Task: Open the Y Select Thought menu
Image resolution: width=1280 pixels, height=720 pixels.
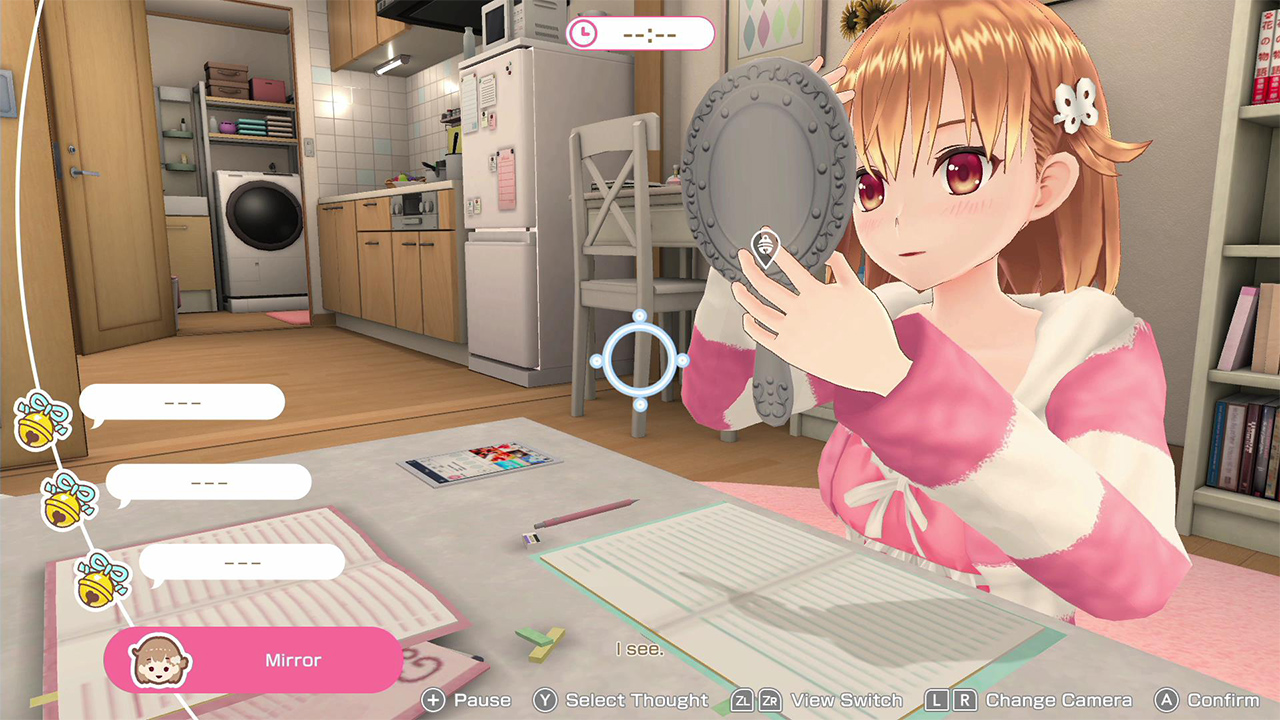Action: (x=545, y=700)
